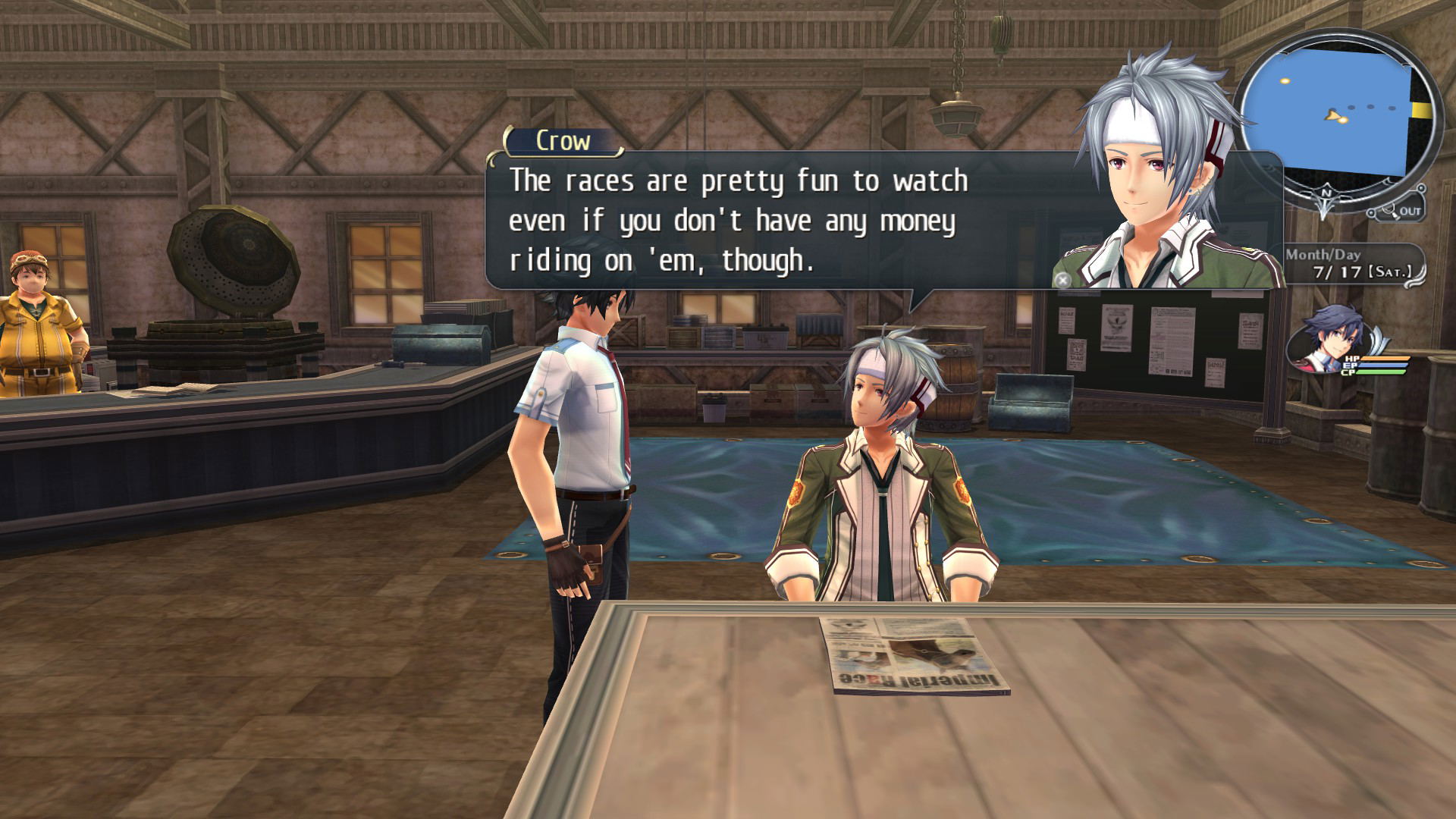
Task: Click the north compass marker on the minimap
Action: 1326,195
